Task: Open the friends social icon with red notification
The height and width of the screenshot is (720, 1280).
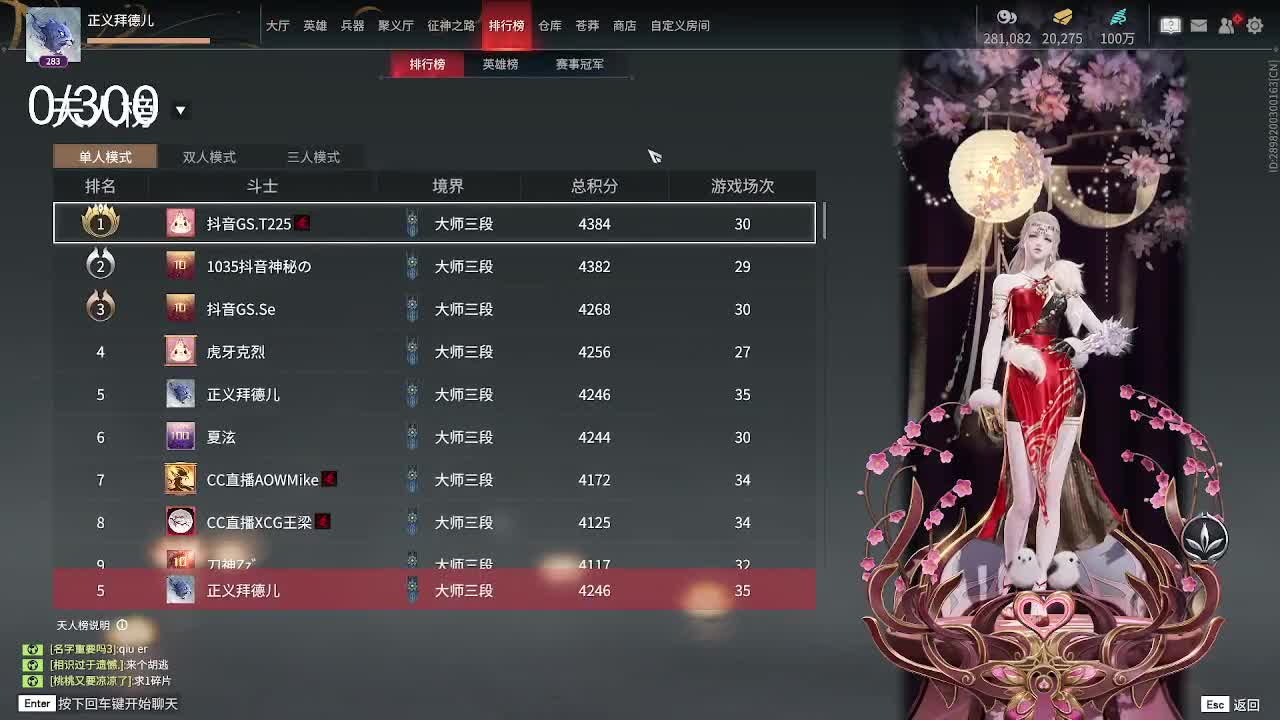Action: (x=1228, y=25)
